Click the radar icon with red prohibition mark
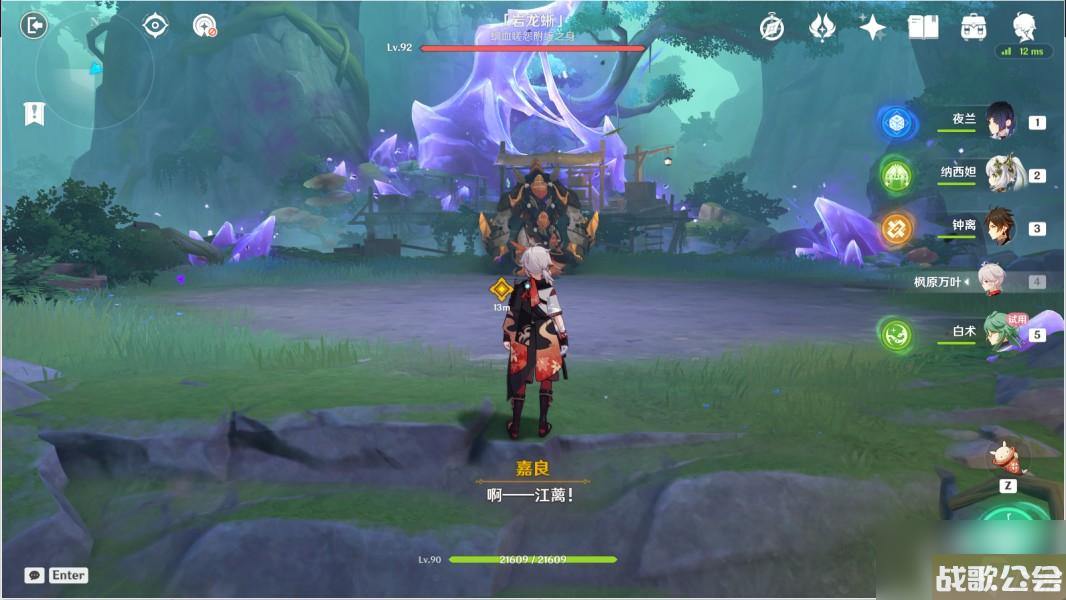The height and width of the screenshot is (600, 1066). [x=205, y=26]
